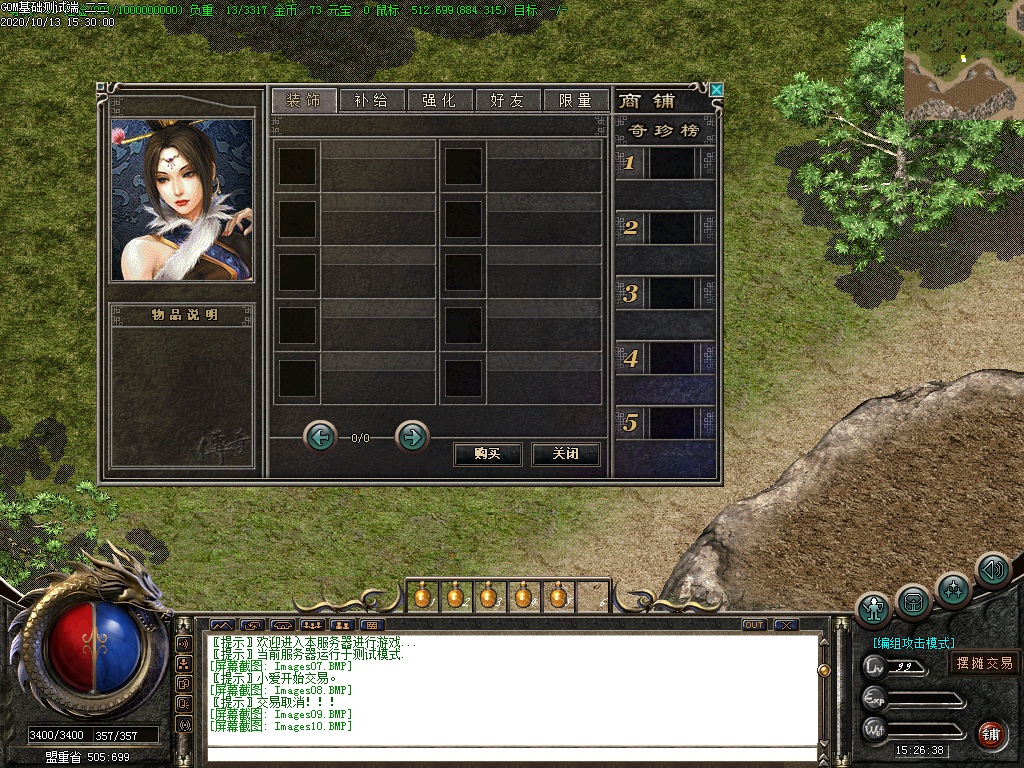Open the minimap in the corner

tap(963, 60)
